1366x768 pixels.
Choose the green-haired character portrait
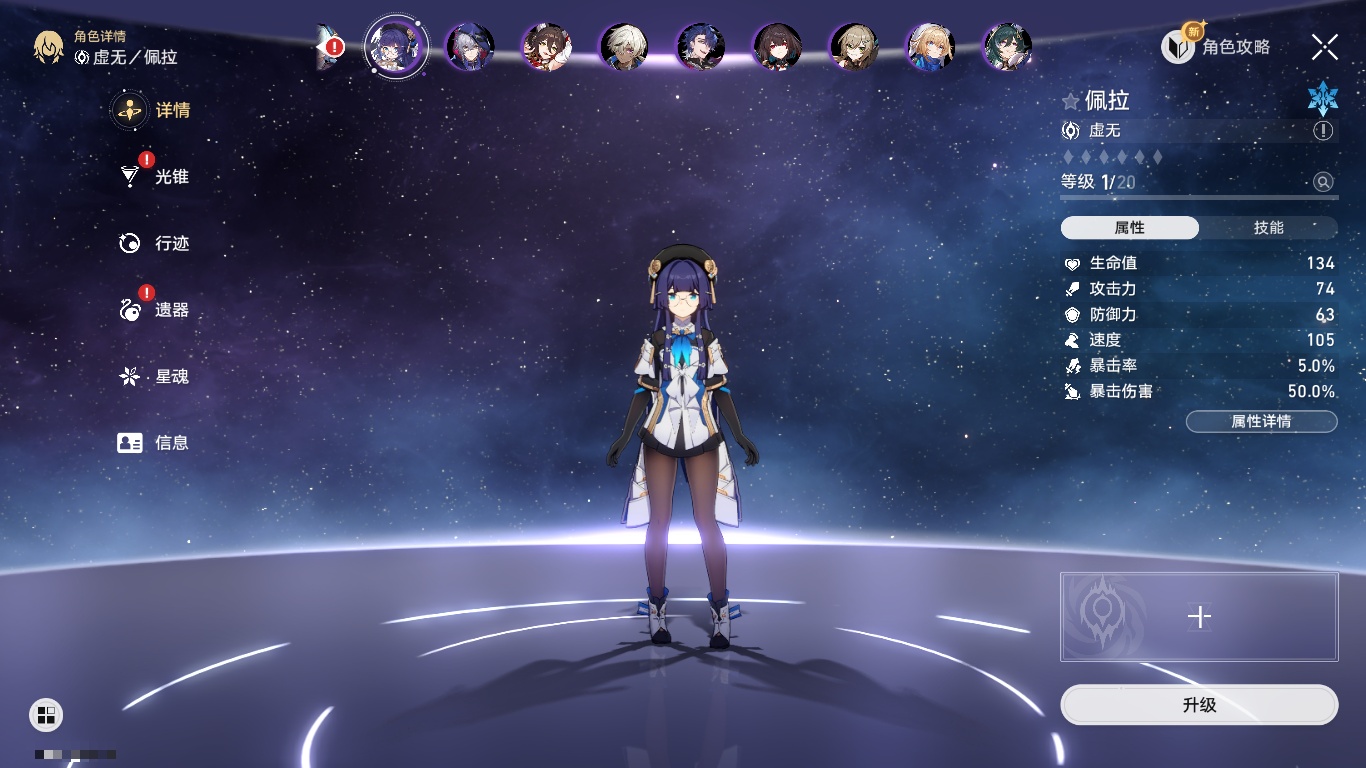tap(1007, 47)
